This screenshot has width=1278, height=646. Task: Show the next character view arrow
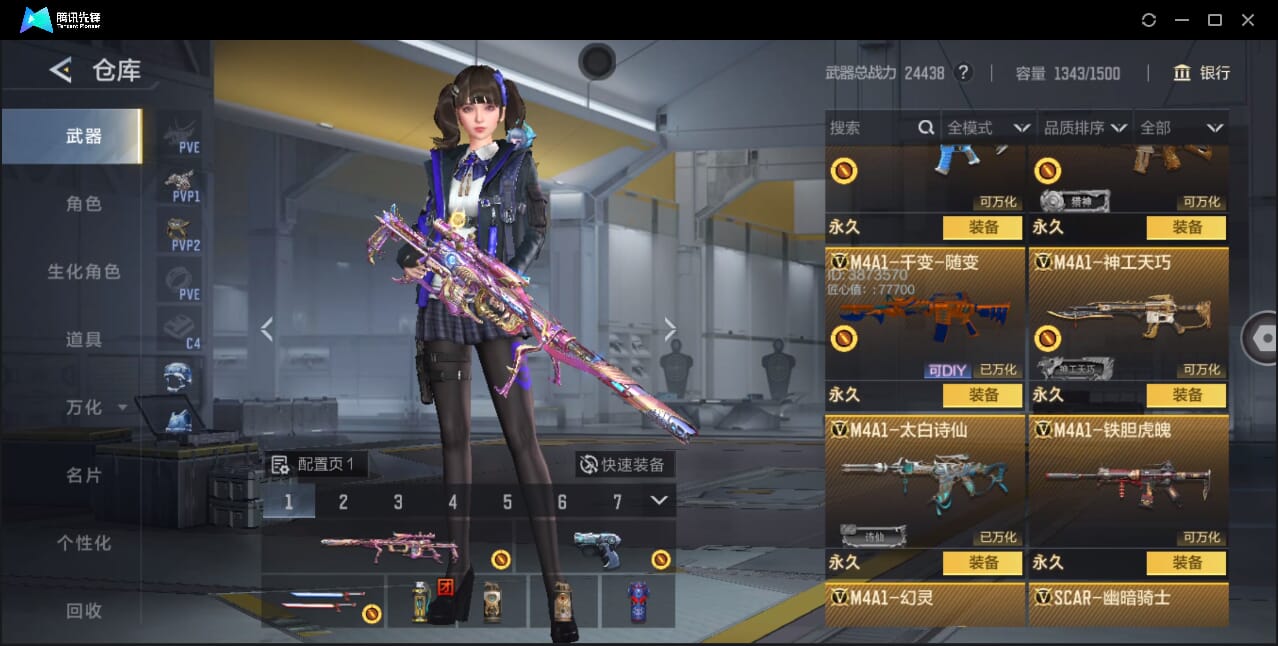click(670, 329)
